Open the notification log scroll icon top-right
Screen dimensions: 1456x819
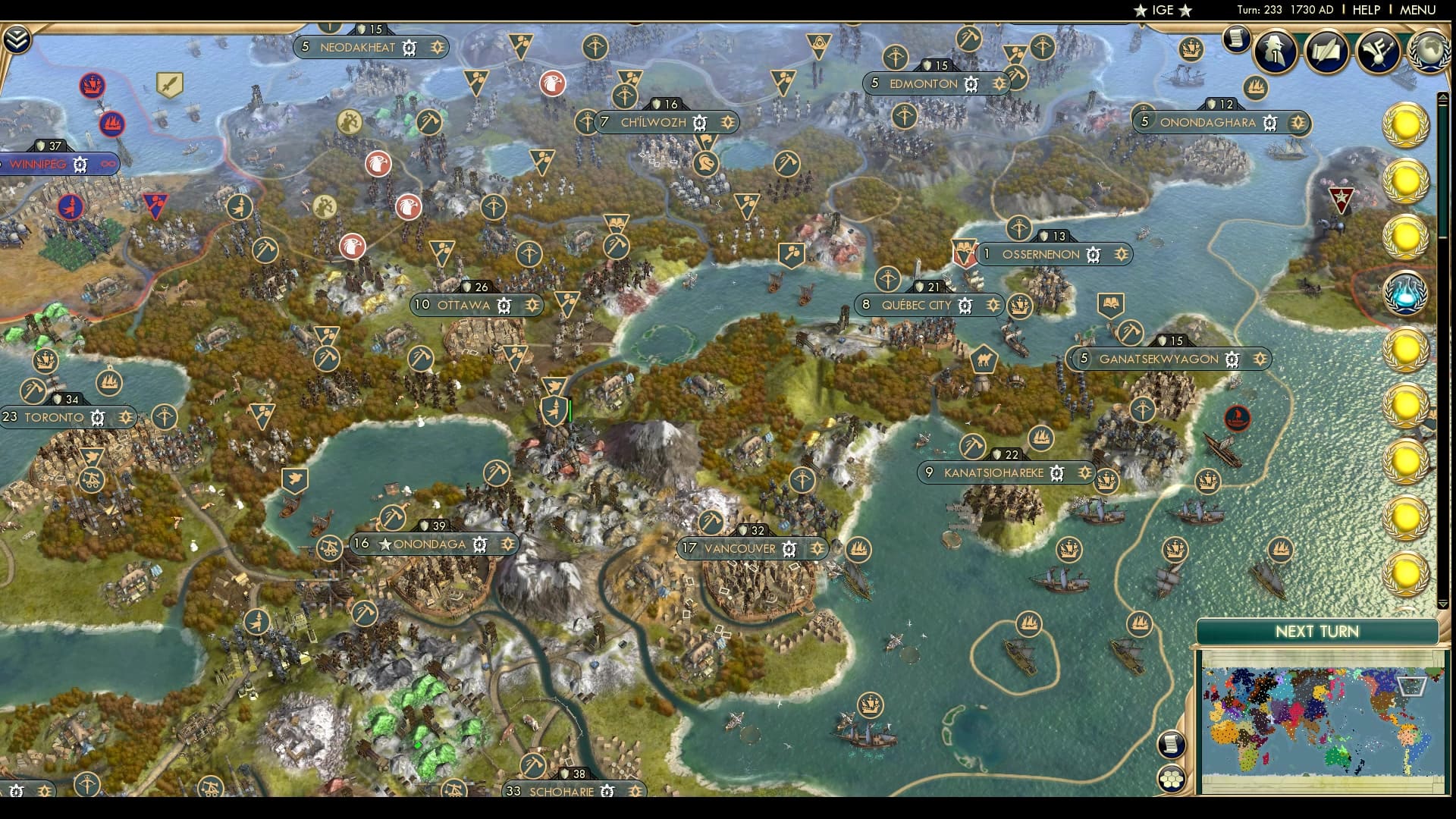(x=1237, y=39)
